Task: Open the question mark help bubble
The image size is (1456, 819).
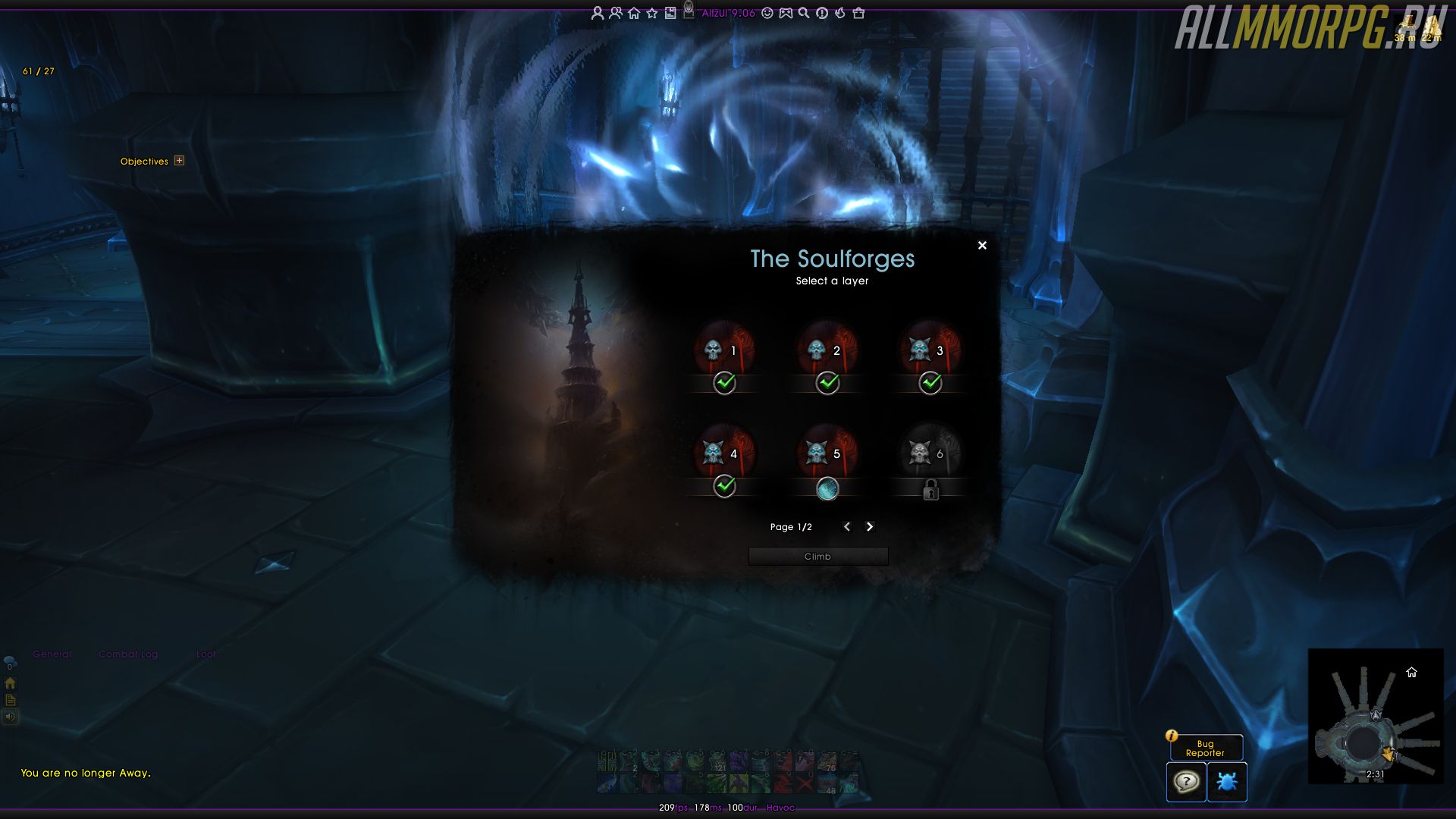Action: tap(1185, 781)
